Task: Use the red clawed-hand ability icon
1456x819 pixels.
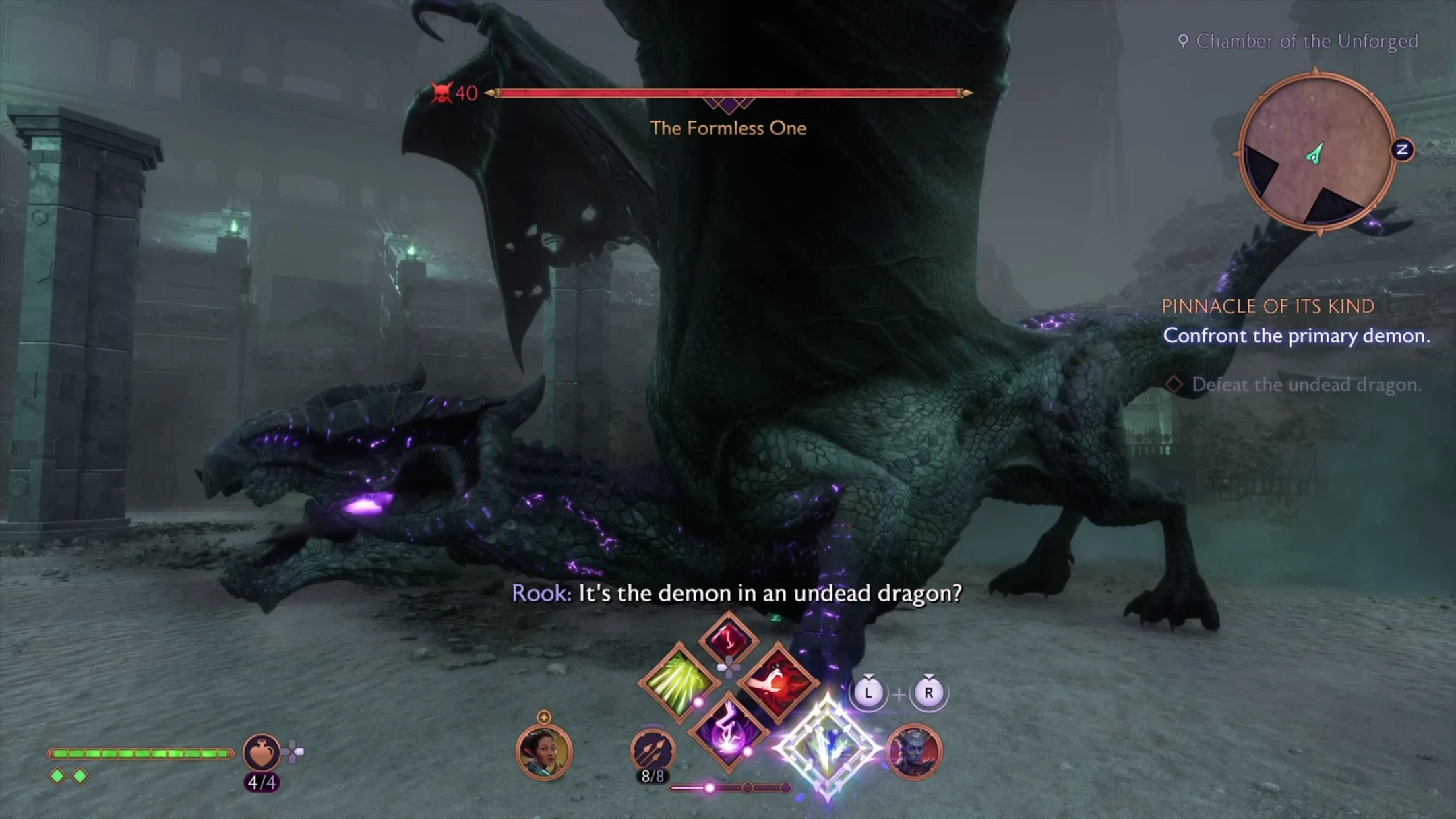Action: pyautogui.click(x=777, y=681)
